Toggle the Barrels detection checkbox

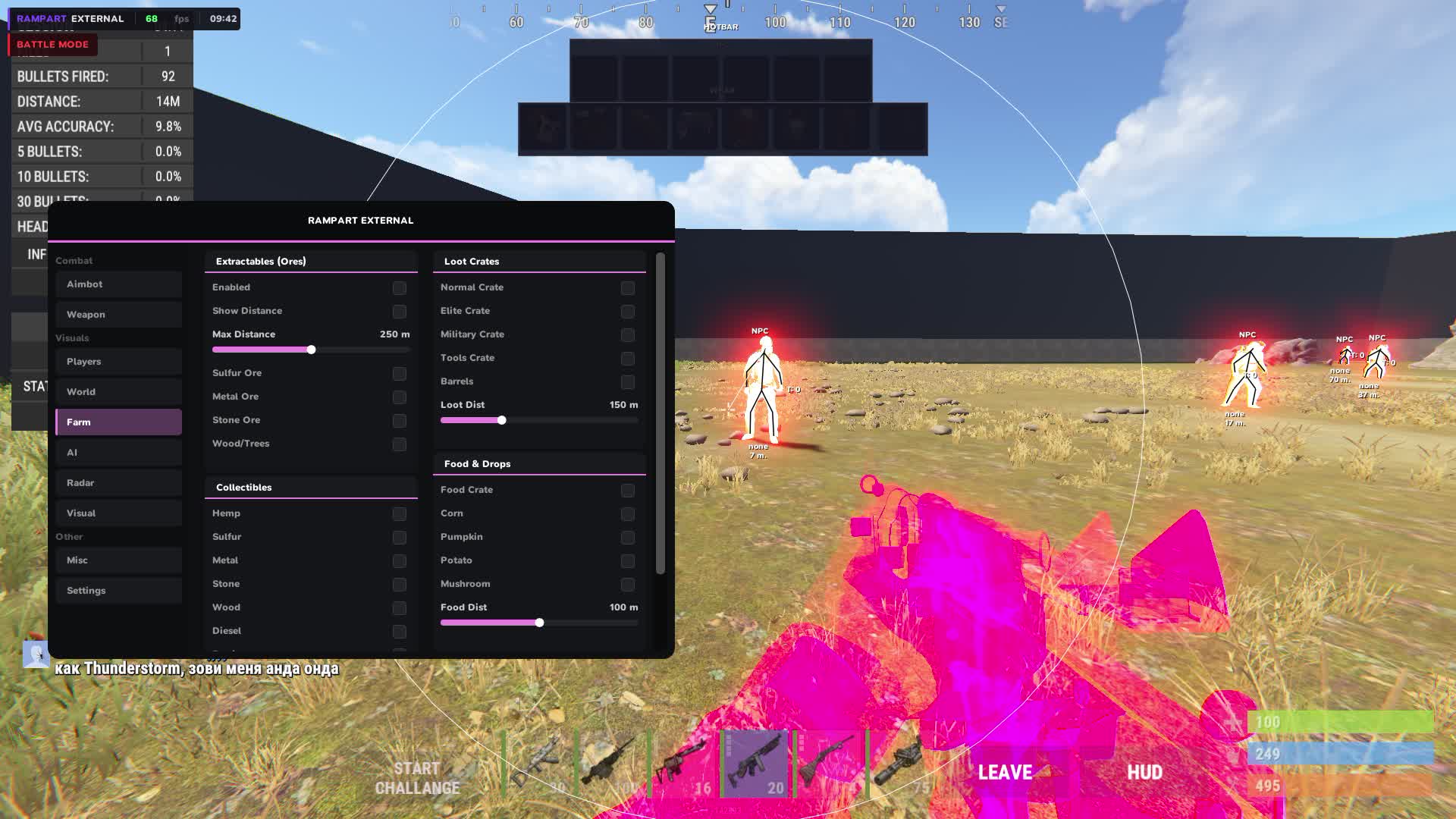(627, 382)
